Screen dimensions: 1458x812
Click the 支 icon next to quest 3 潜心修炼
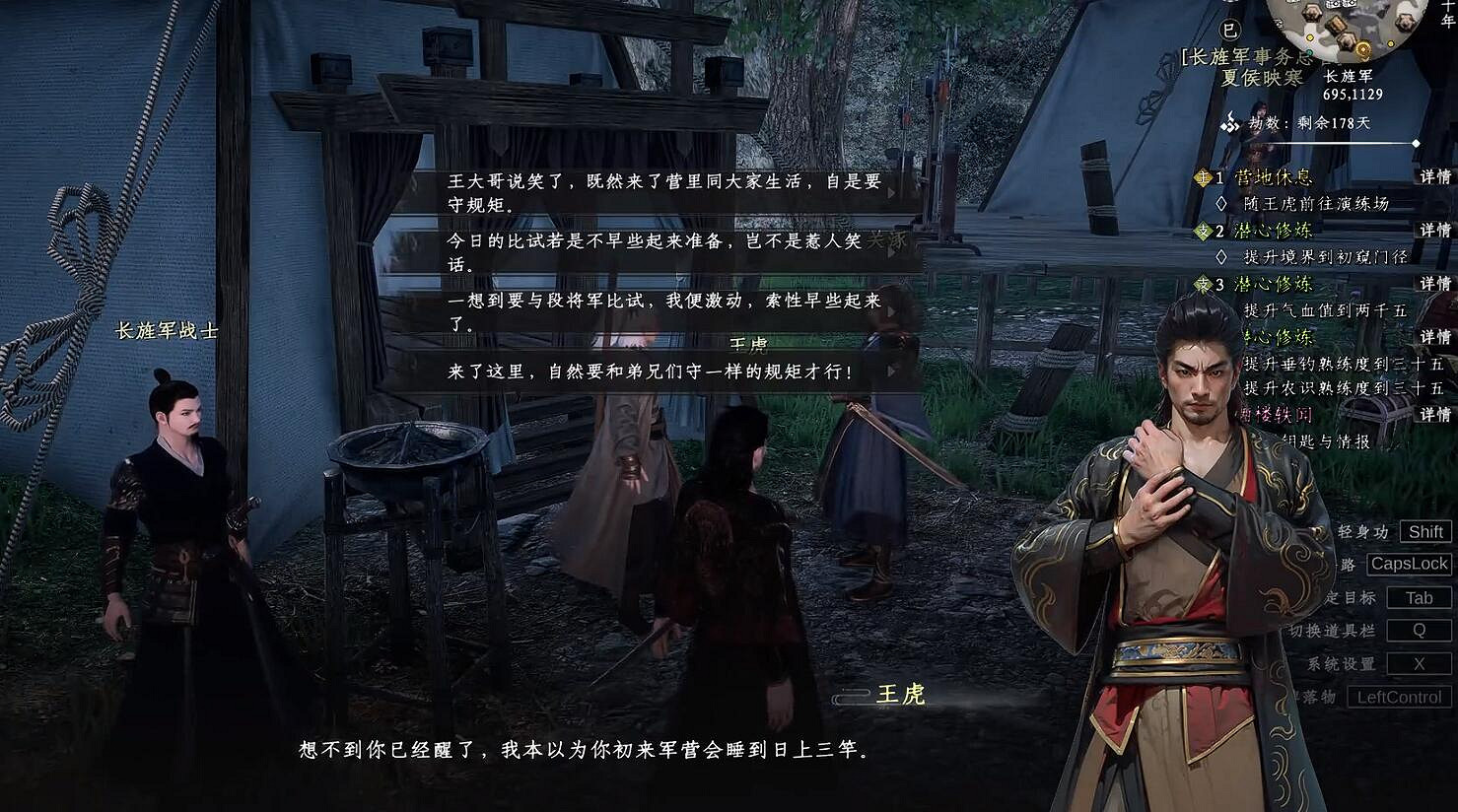tap(1203, 284)
